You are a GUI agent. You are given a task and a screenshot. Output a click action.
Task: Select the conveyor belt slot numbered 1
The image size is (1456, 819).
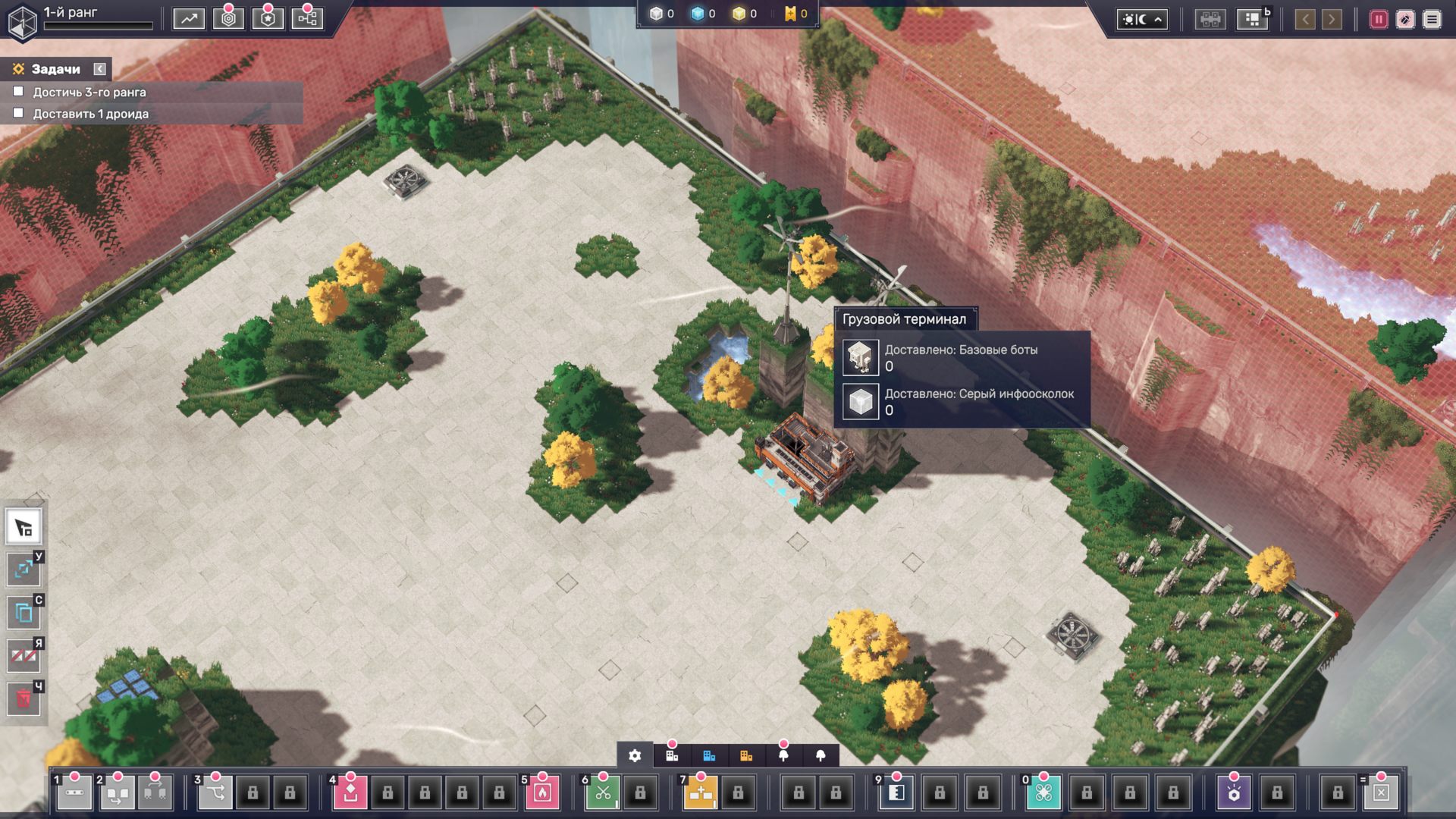click(x=74, y=793)
